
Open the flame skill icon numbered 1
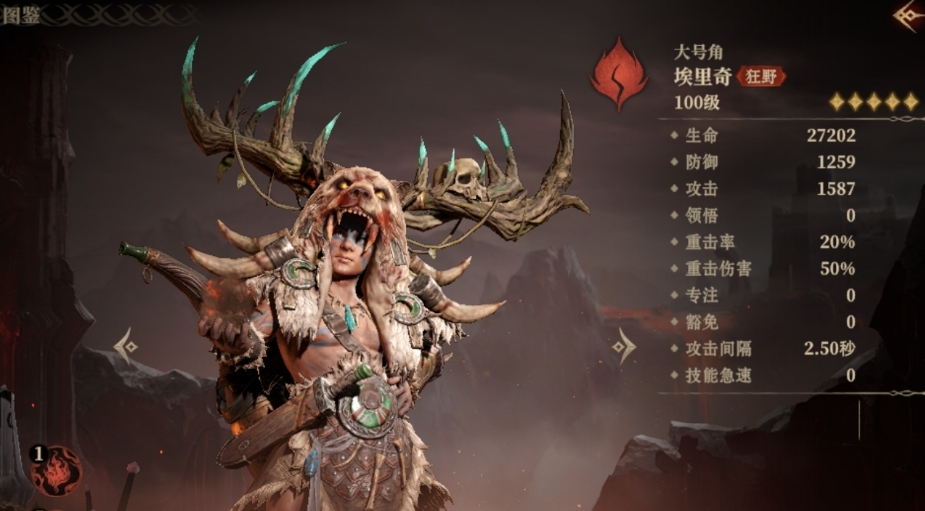(x=55, y=470)
